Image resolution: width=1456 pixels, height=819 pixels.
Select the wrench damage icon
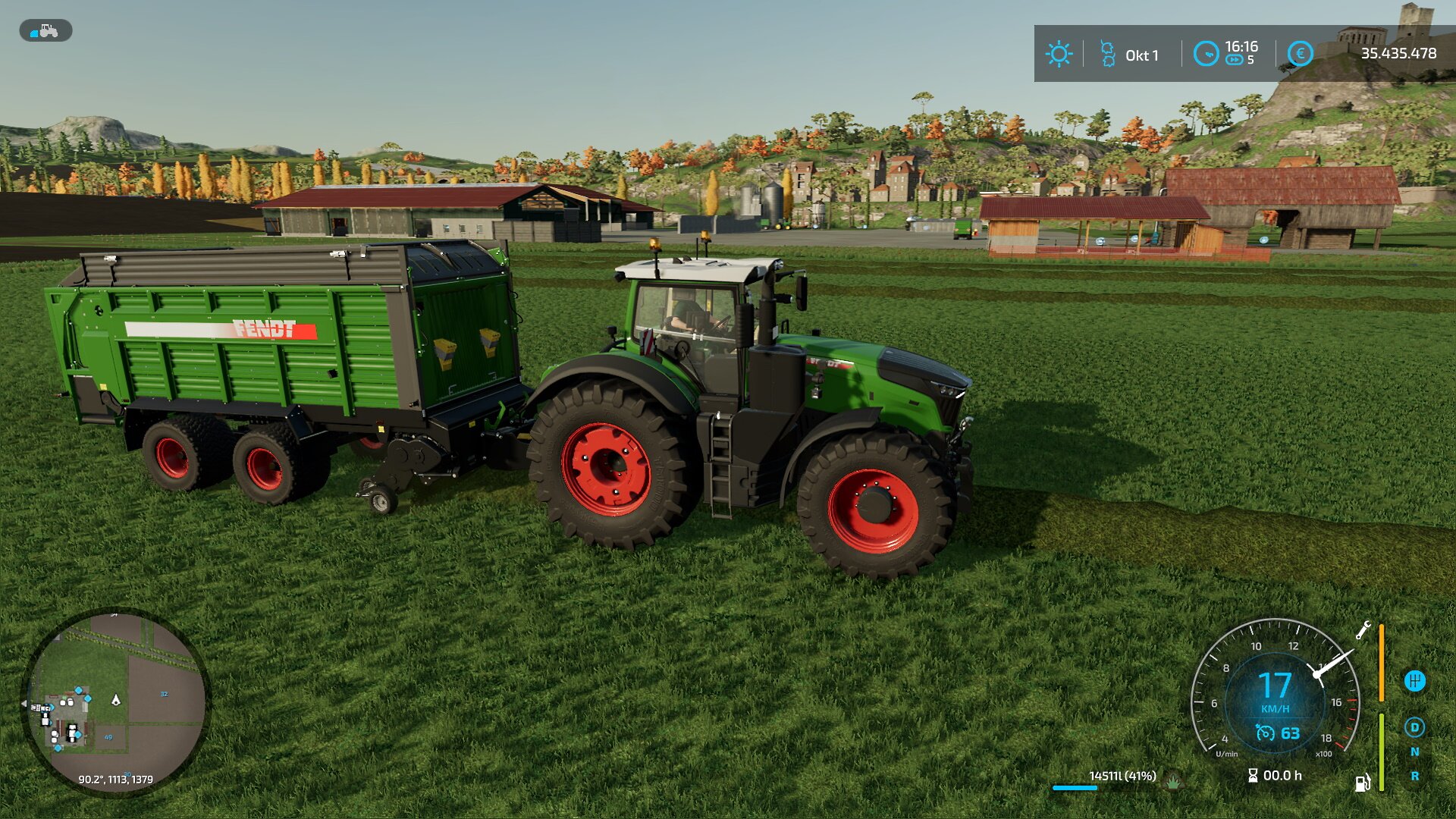(x=1363, y=630)
